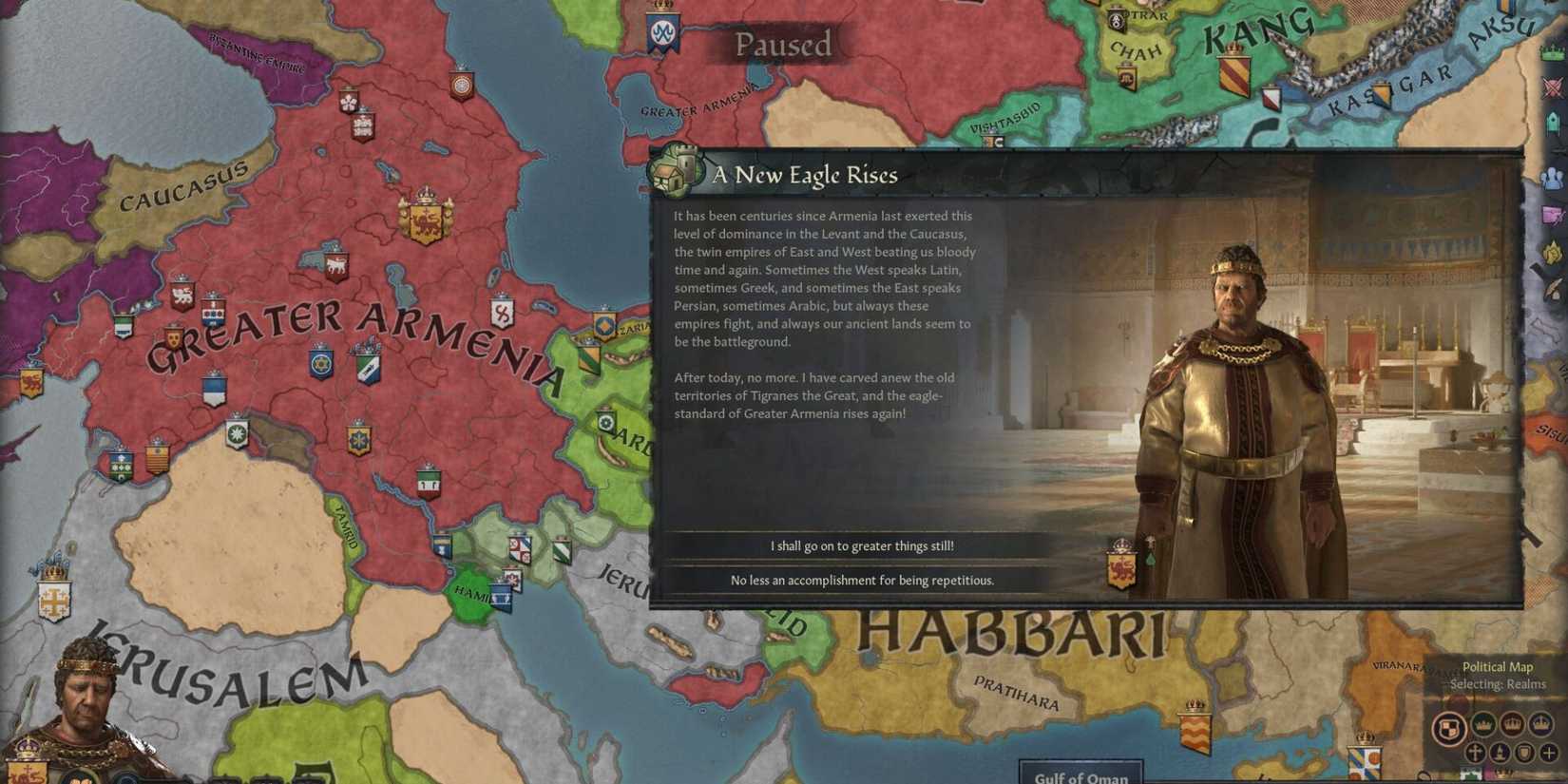This screenshot has width=1568, height=784.
Task: Click the eagle helmet icon beside the event title
Action: click(x=675, y=172)
